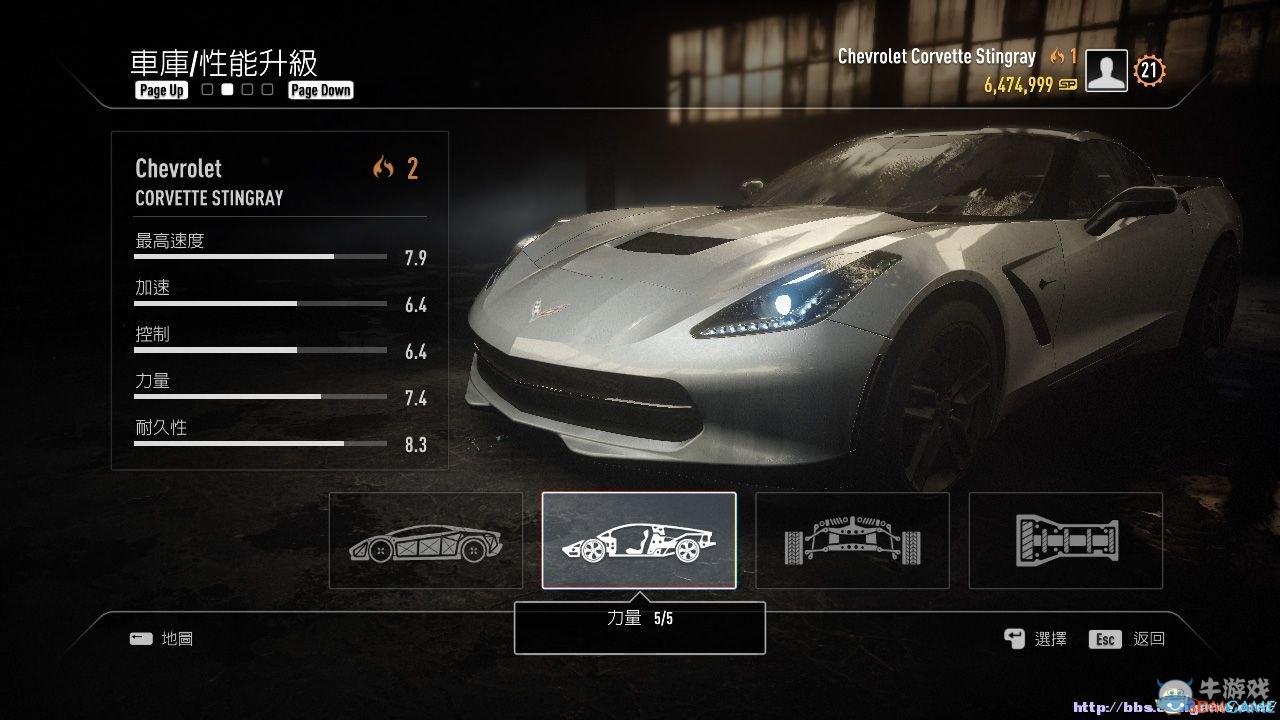Select the third page indicator dot
Screen dimensions: 1280x720
click(x=247, y=89)
